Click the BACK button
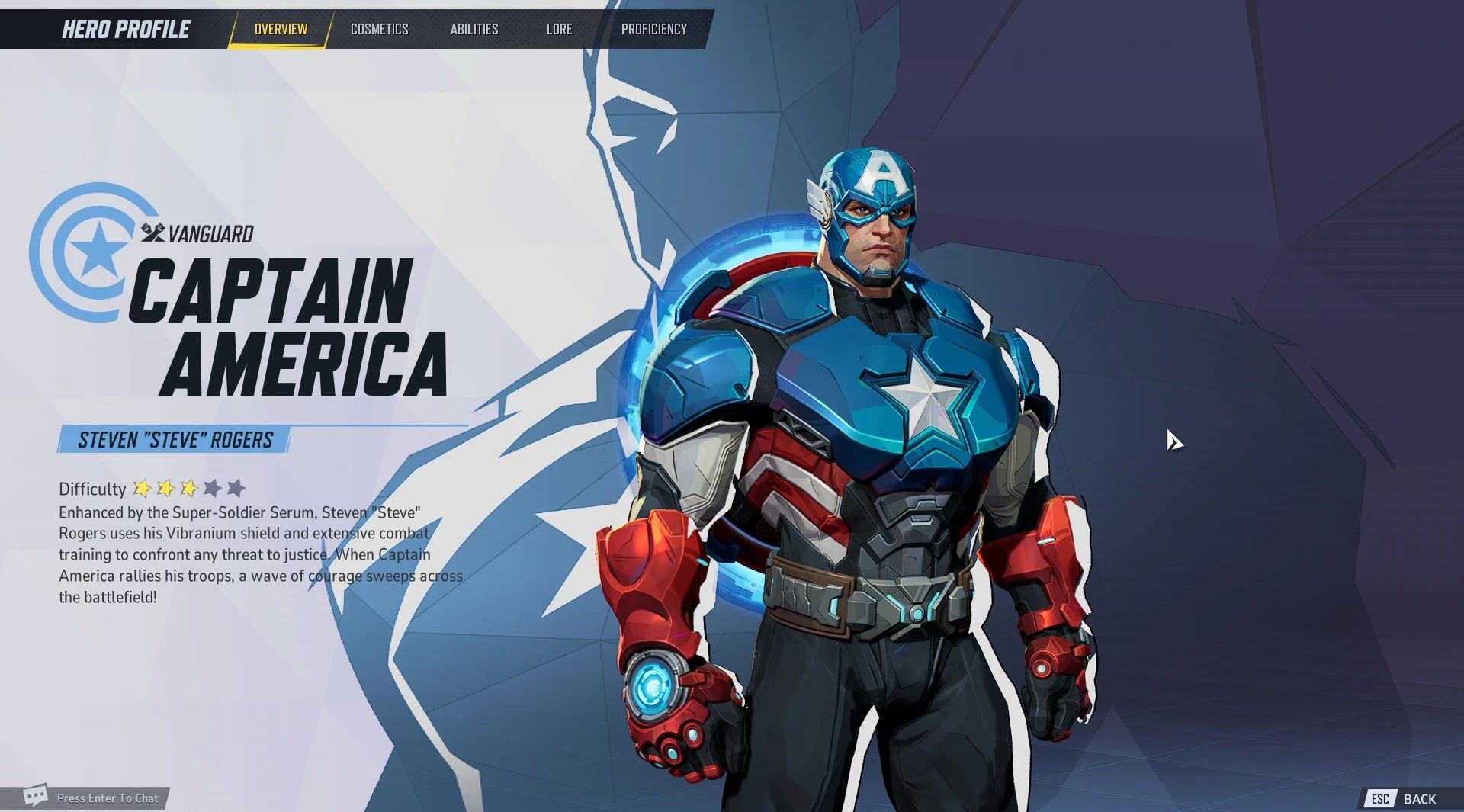The width and height of the screenshot is (1464, 812). [1420, 799]
